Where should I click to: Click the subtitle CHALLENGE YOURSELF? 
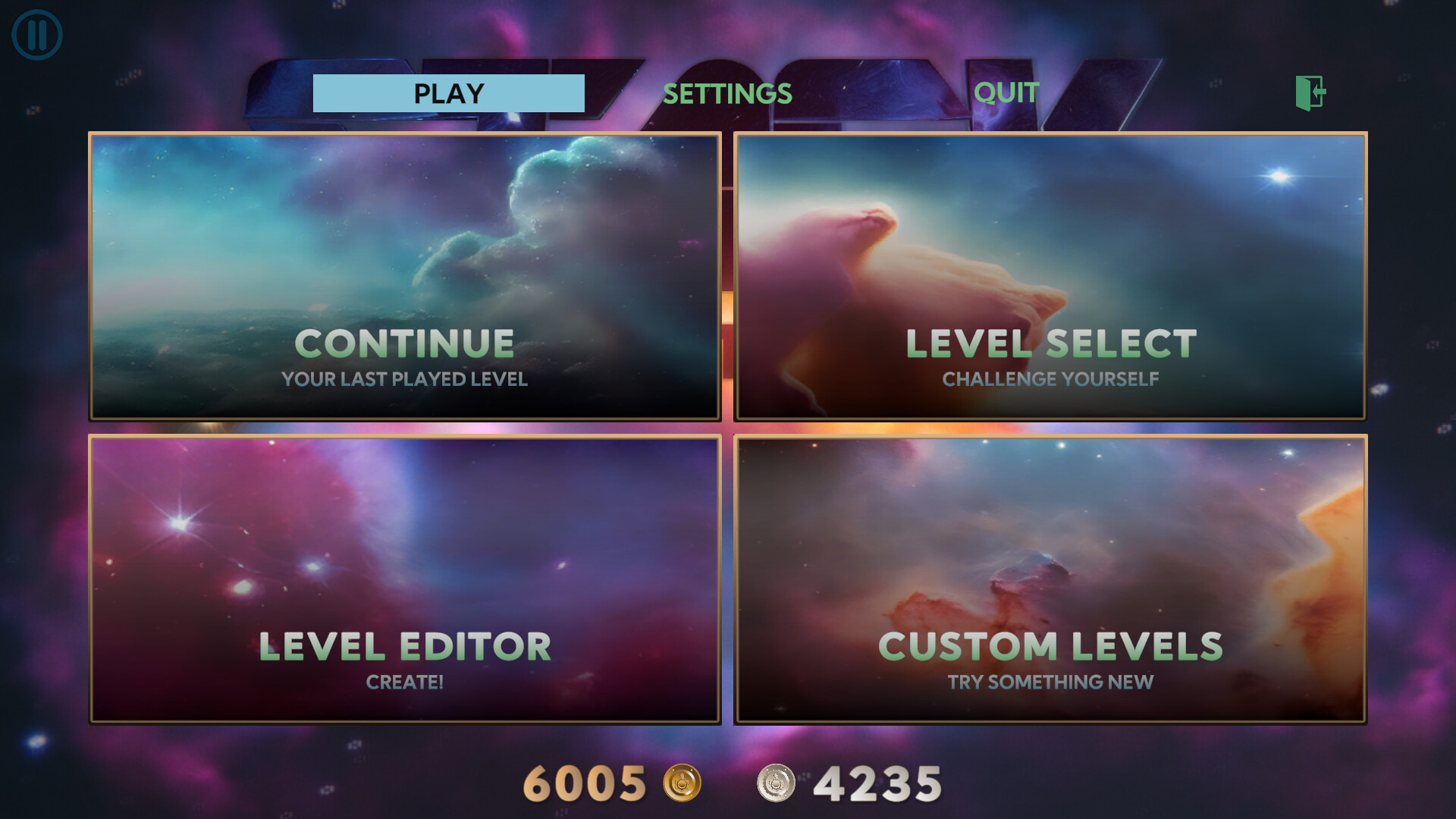[x=1050, y=379]
